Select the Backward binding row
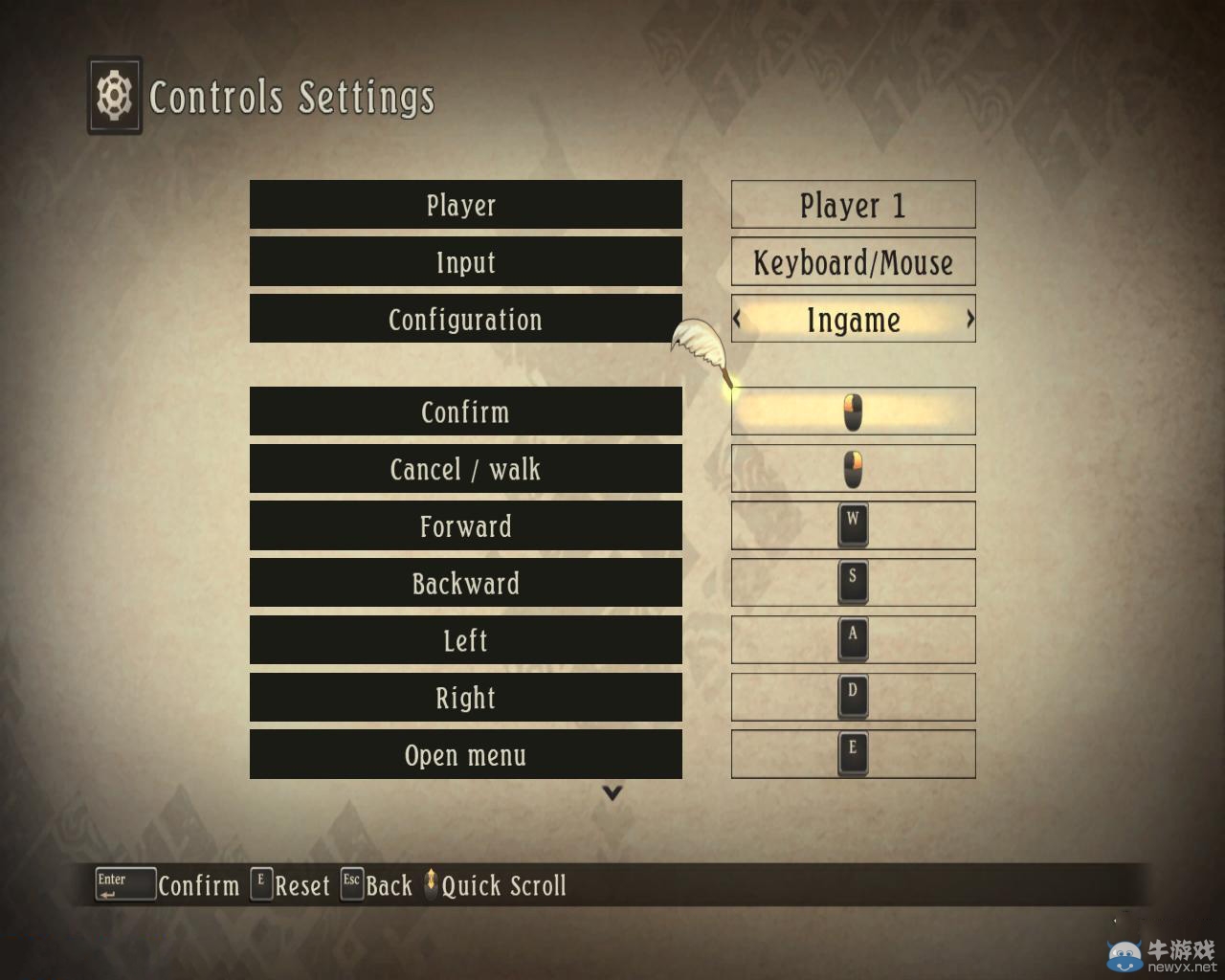Screen dimensions: 1225x980 coord(465,583)
